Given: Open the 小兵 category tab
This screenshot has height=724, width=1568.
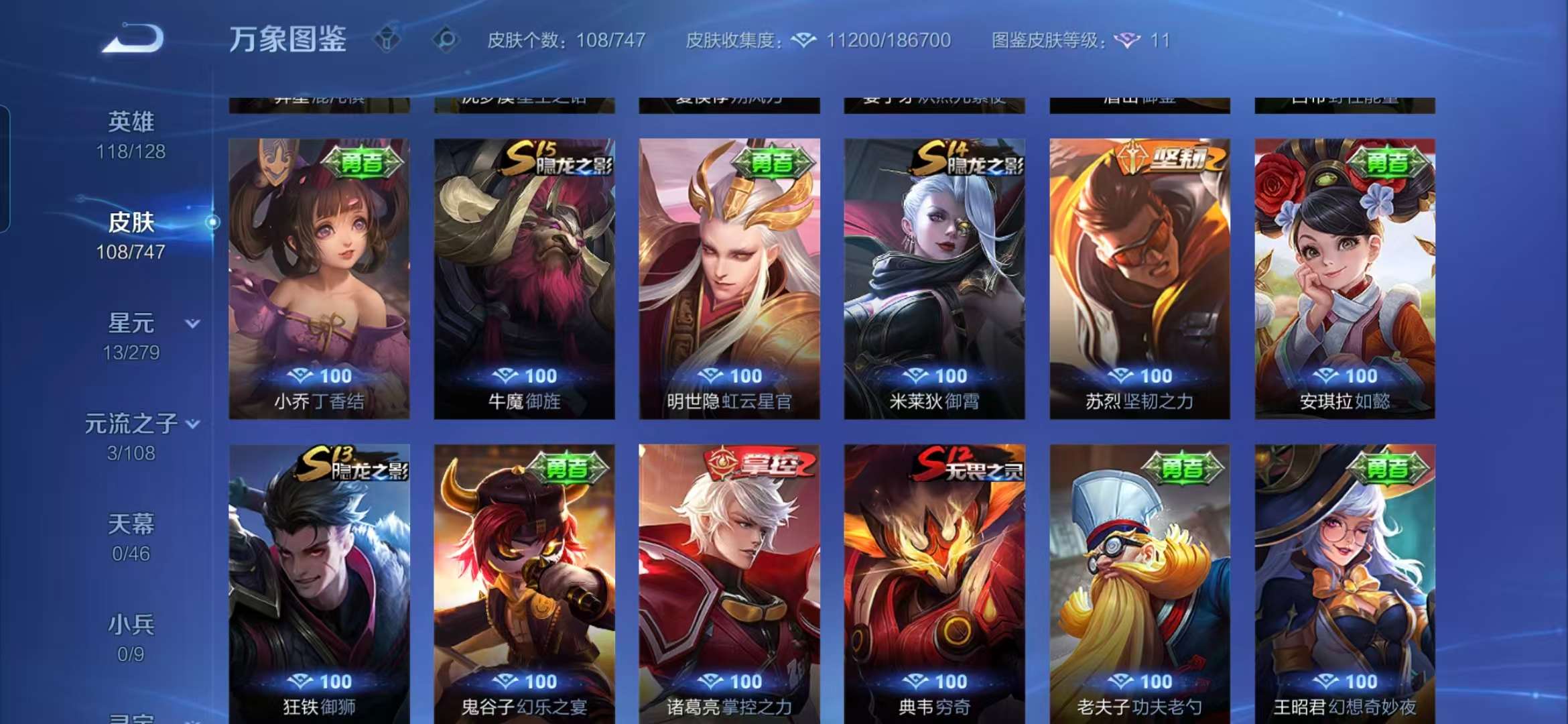Looking at the screenshot, I should coord(133,627).
